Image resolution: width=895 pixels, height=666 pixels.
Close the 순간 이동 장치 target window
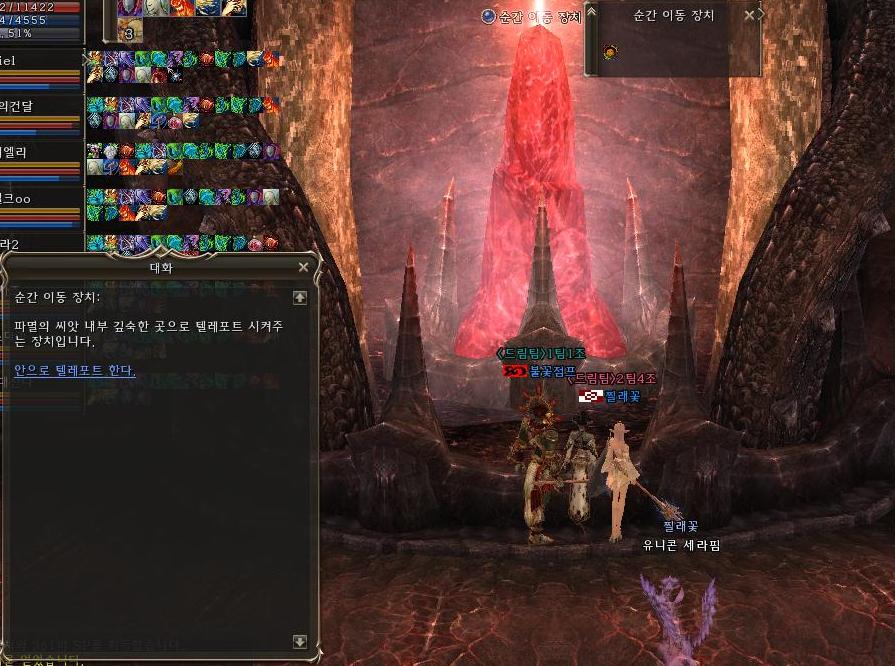pos(750,16)
